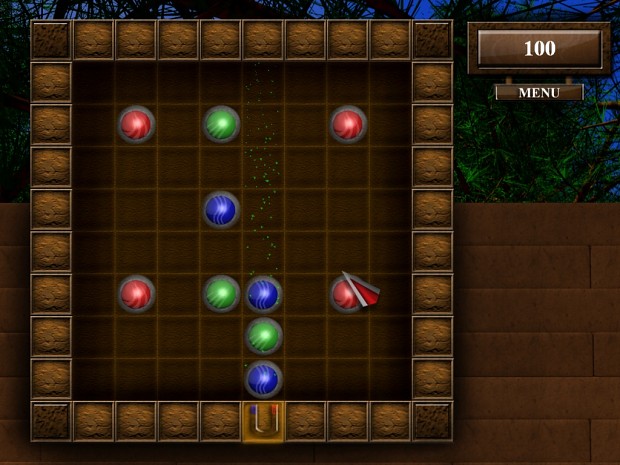Select the isolated blue ball with no neighbours
This screenshot has height=465, width=620.
tap(221, 209)
